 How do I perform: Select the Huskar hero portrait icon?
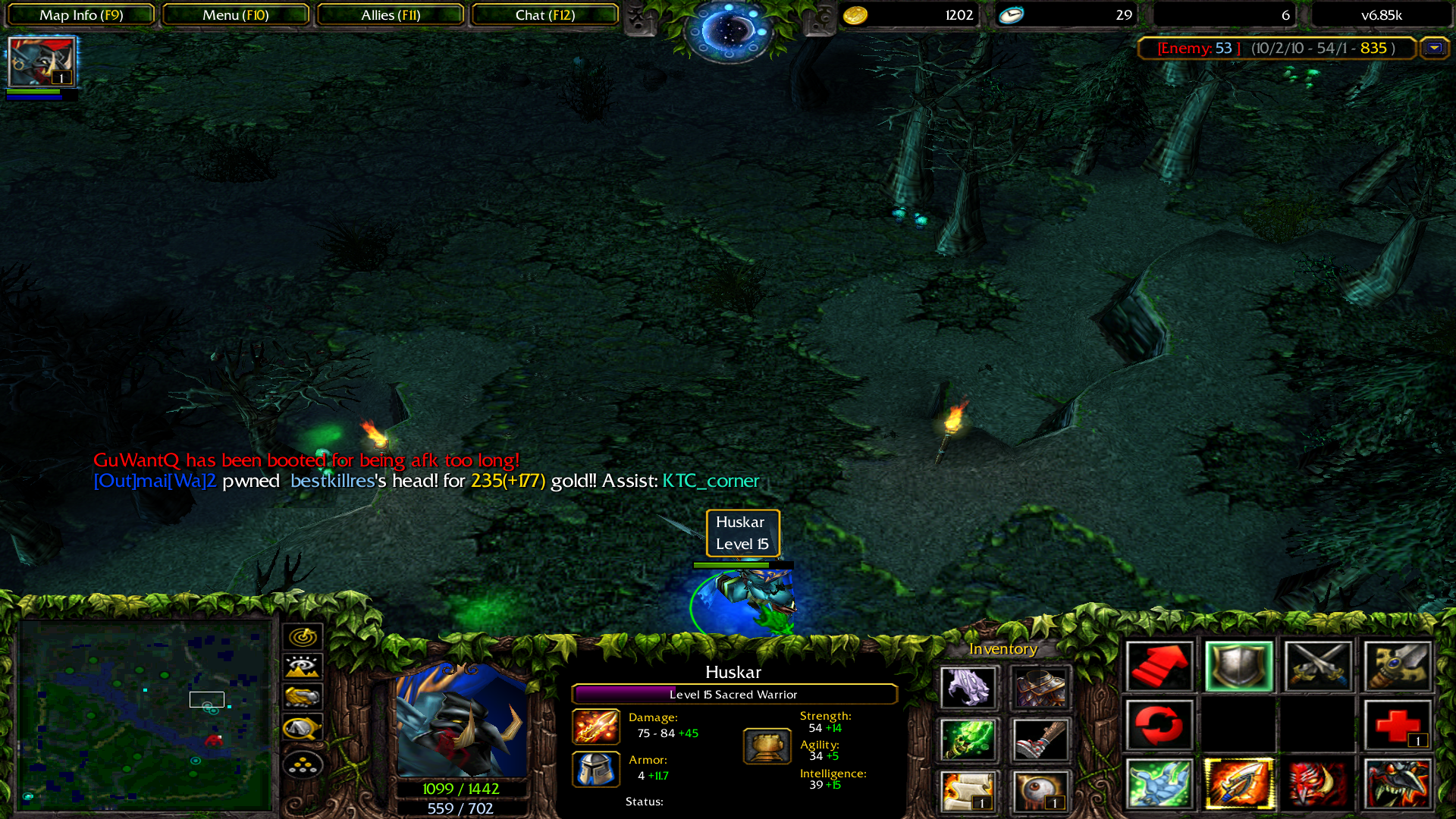coord(42,61)
